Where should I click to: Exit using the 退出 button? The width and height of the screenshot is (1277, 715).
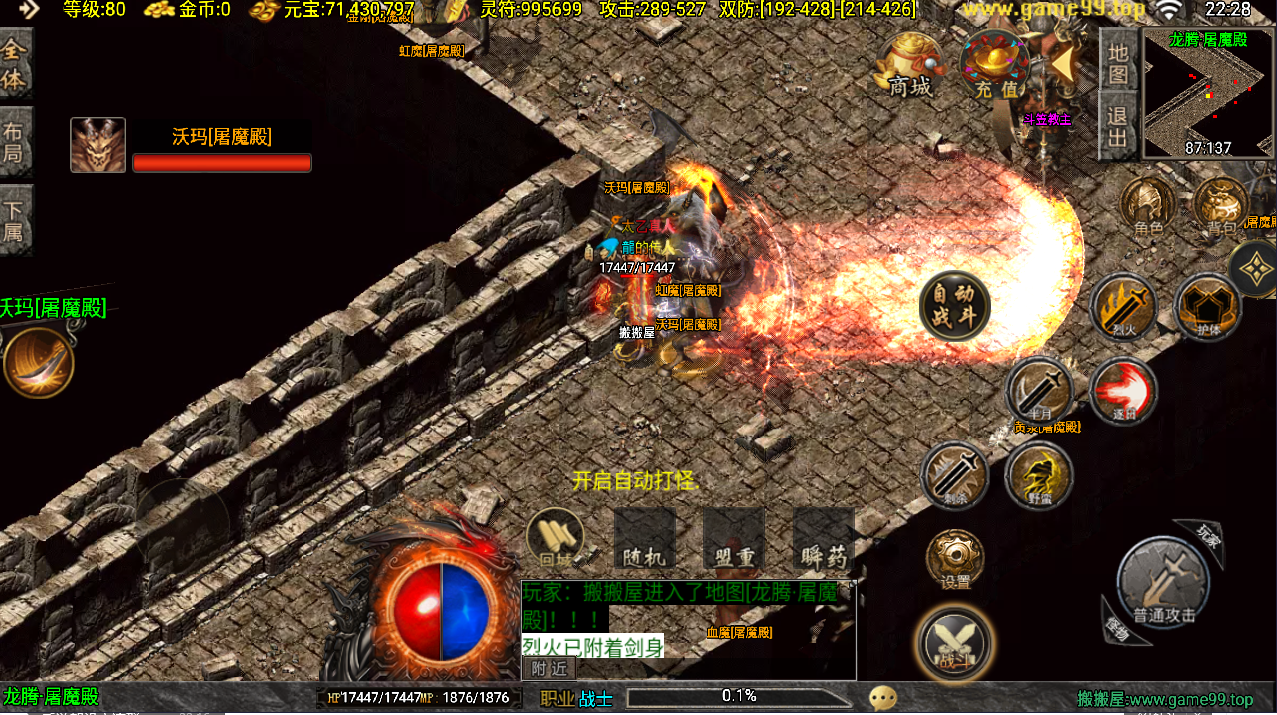click(x=1118, y=127)
